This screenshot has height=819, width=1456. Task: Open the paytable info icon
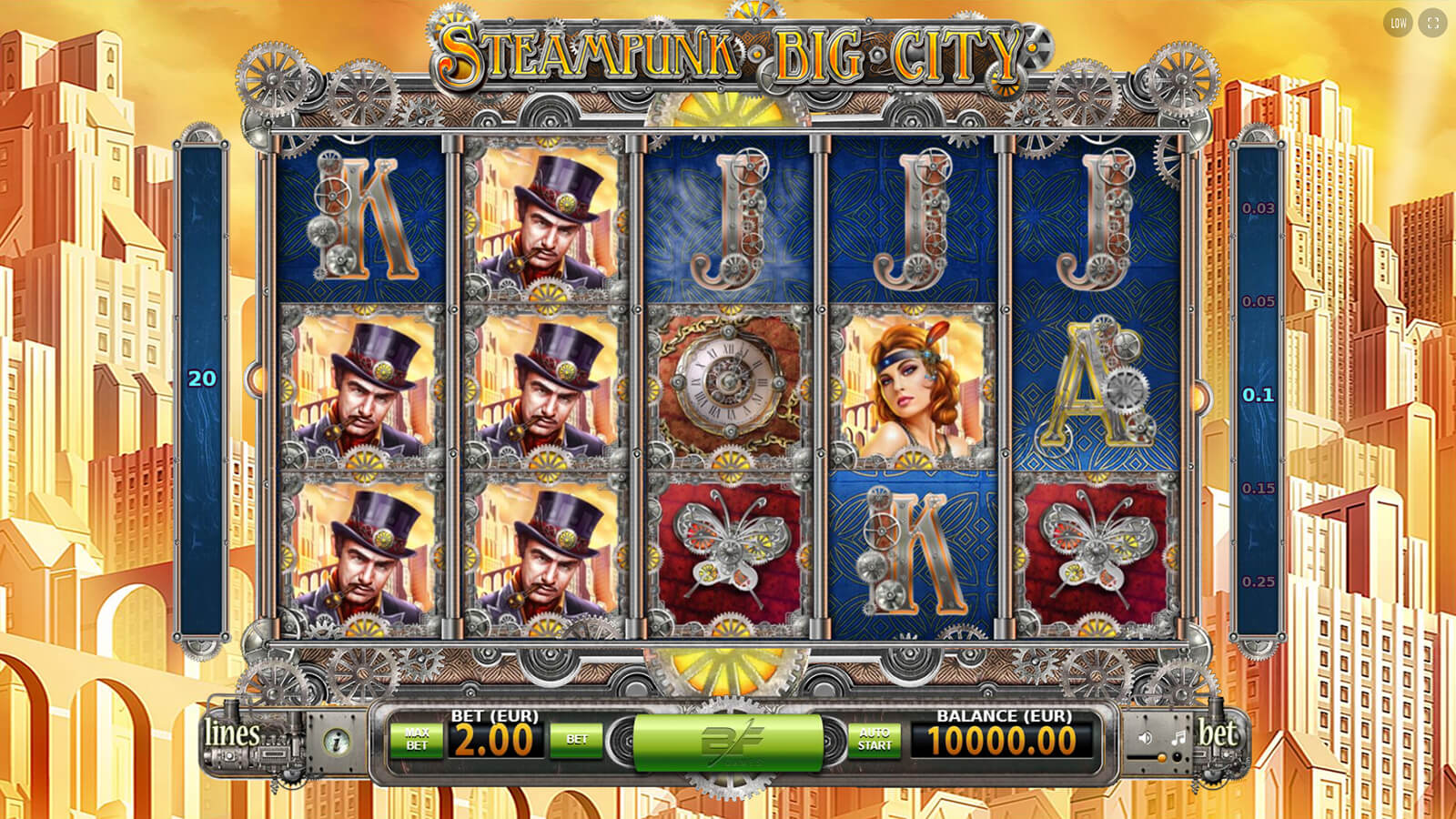click(x=338, y=742)
